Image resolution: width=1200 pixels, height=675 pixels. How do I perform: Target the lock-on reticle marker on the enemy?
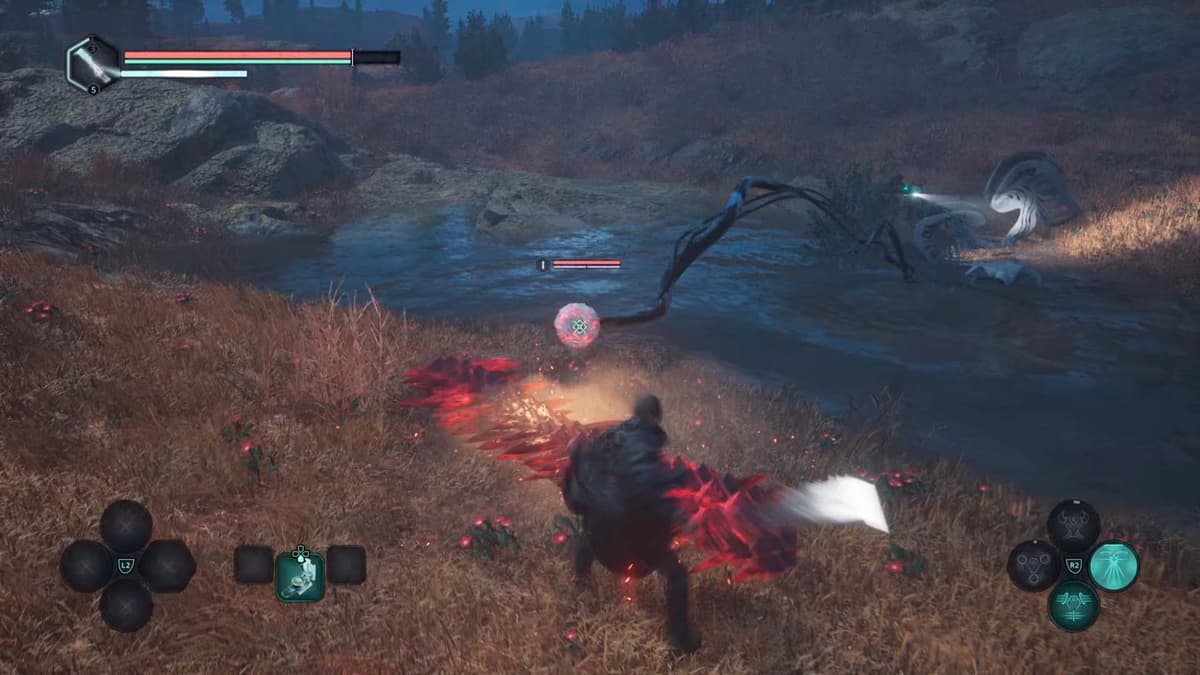click(x=577, y=326)
